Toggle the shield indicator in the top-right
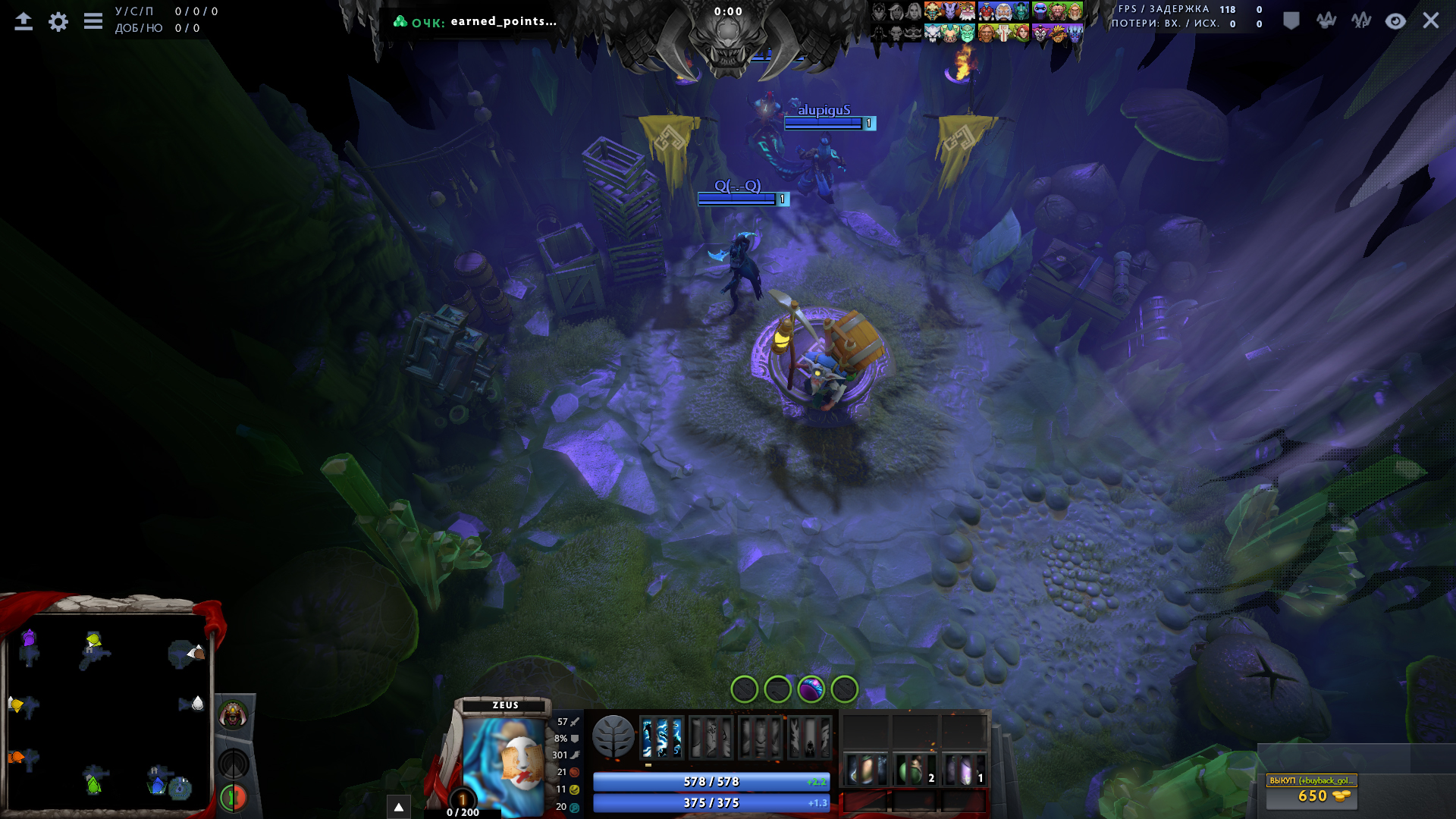Viewport: 1456px width, 819px height. pos(1290,21)
